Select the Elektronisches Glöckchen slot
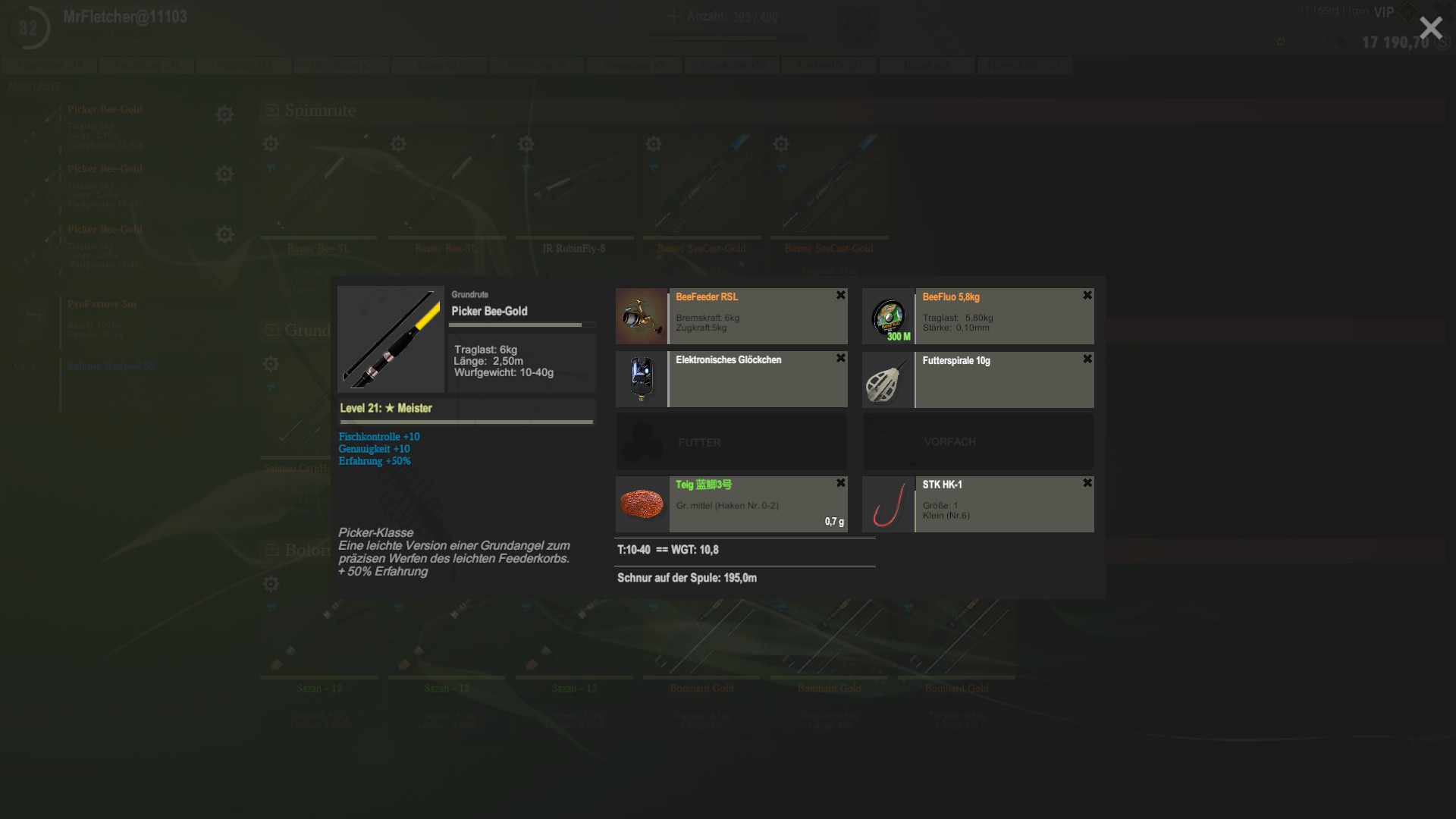 pyautogui.click(x=731, y=379)
